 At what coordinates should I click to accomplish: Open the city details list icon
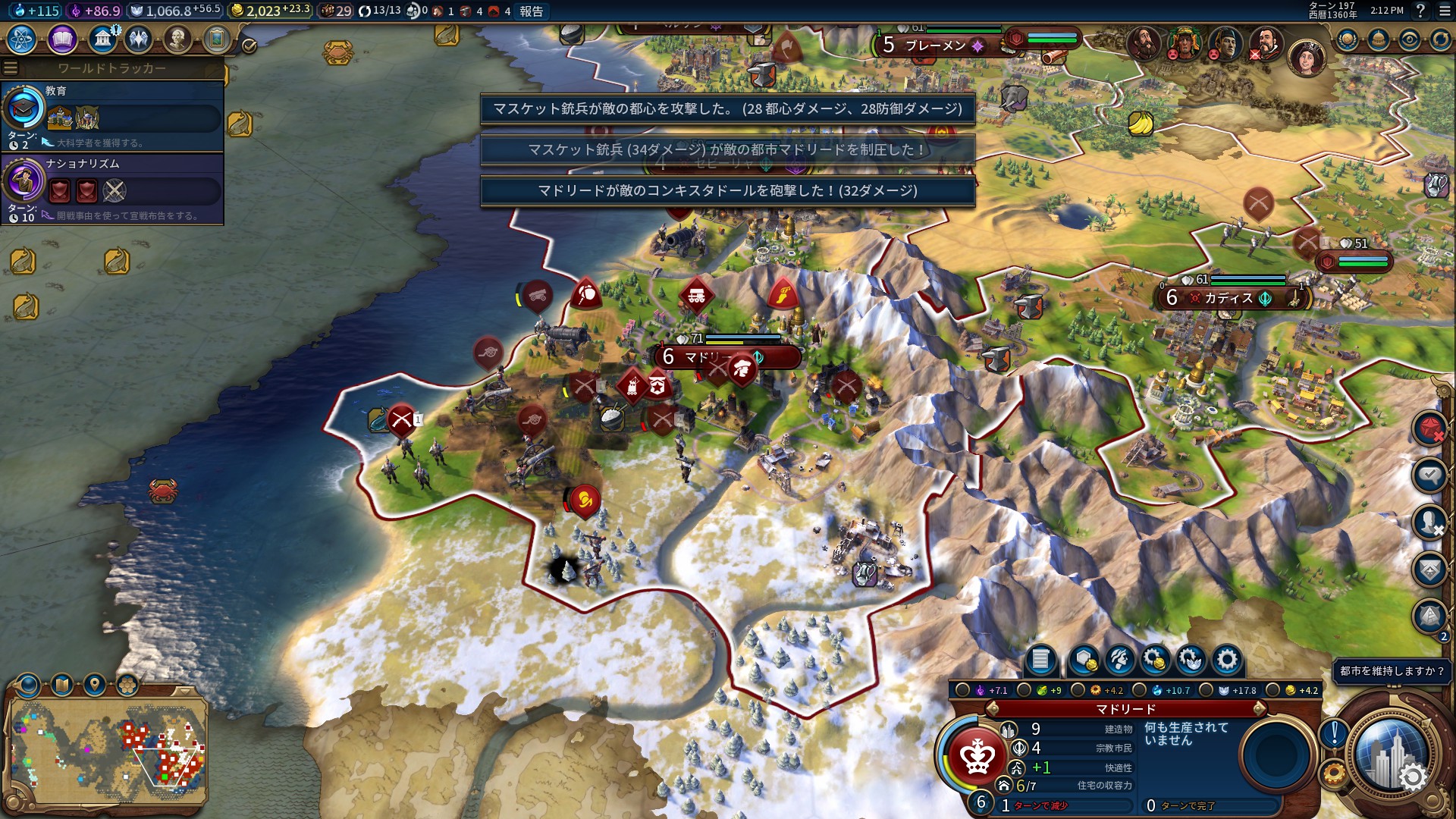pos(1040,660)
